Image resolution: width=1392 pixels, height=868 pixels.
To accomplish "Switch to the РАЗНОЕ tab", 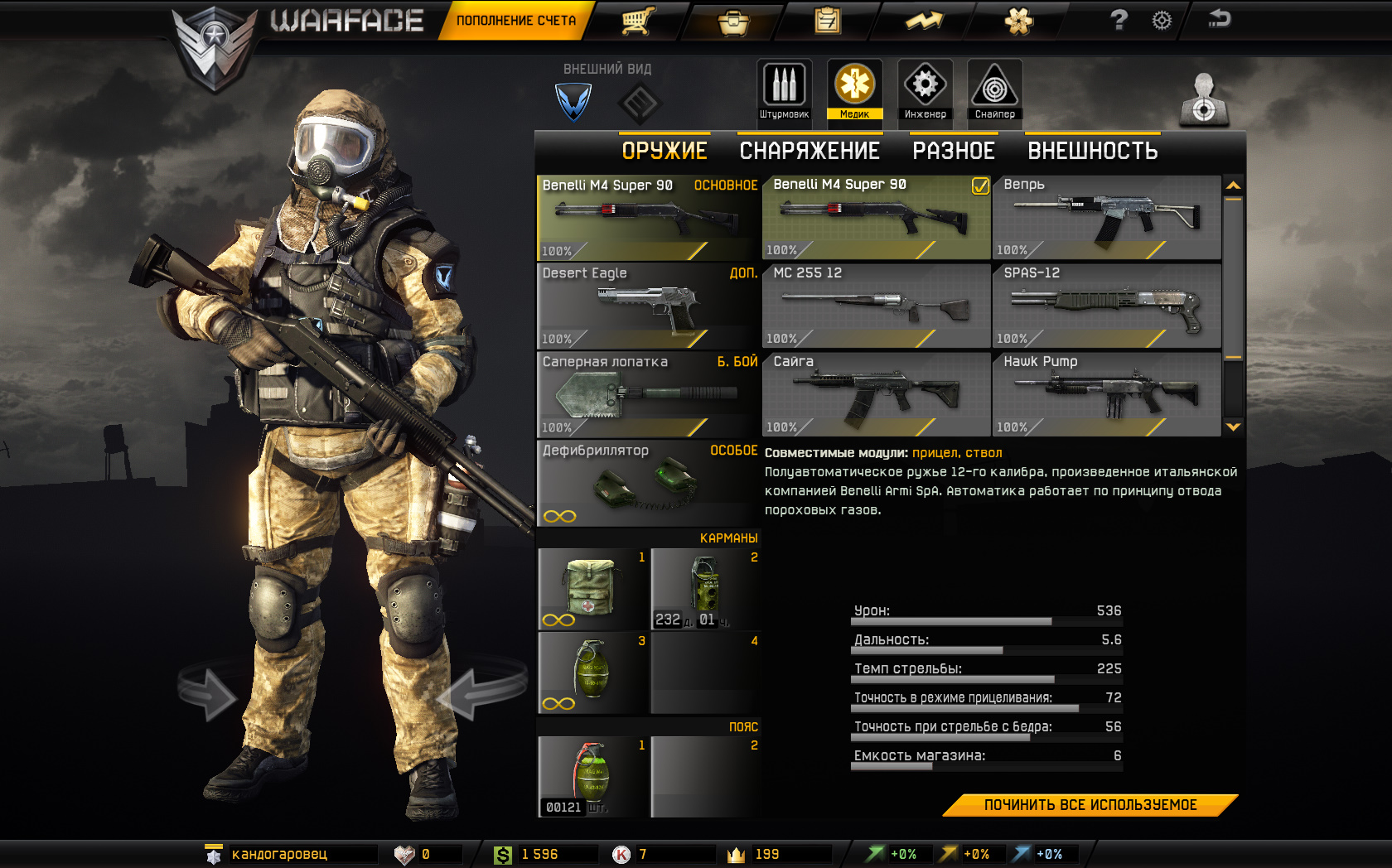I will 954,151.
